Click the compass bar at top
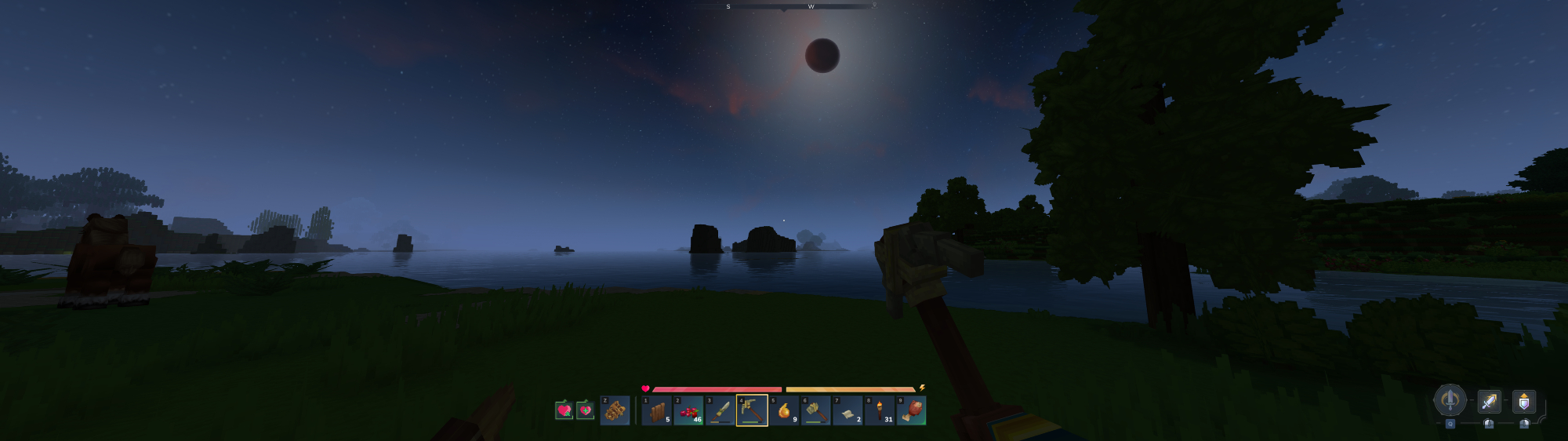This screenshot has height=441, width=1568. (784, 6)
